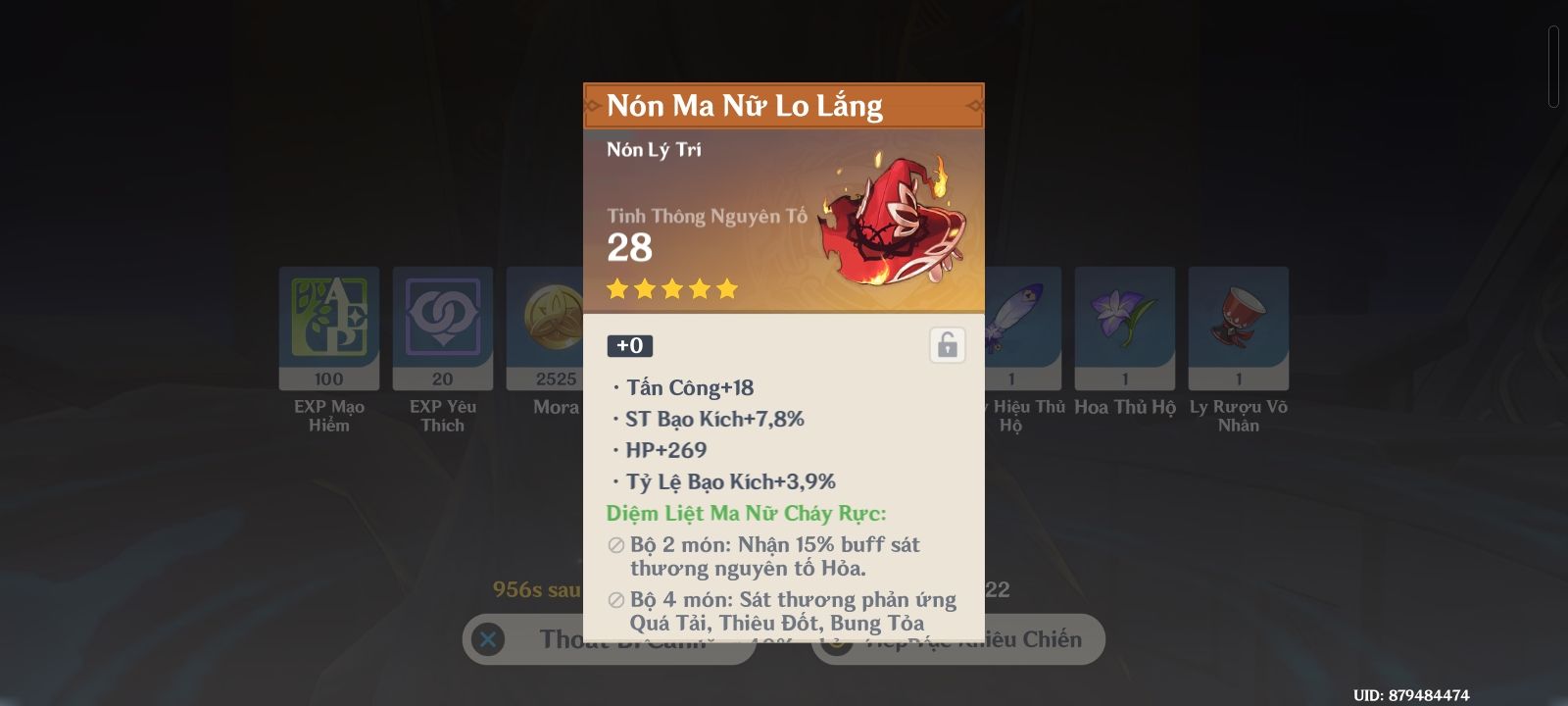Open the Mora reward item
This screenshot has width=1568, height=706.
[x=549, y=328]
